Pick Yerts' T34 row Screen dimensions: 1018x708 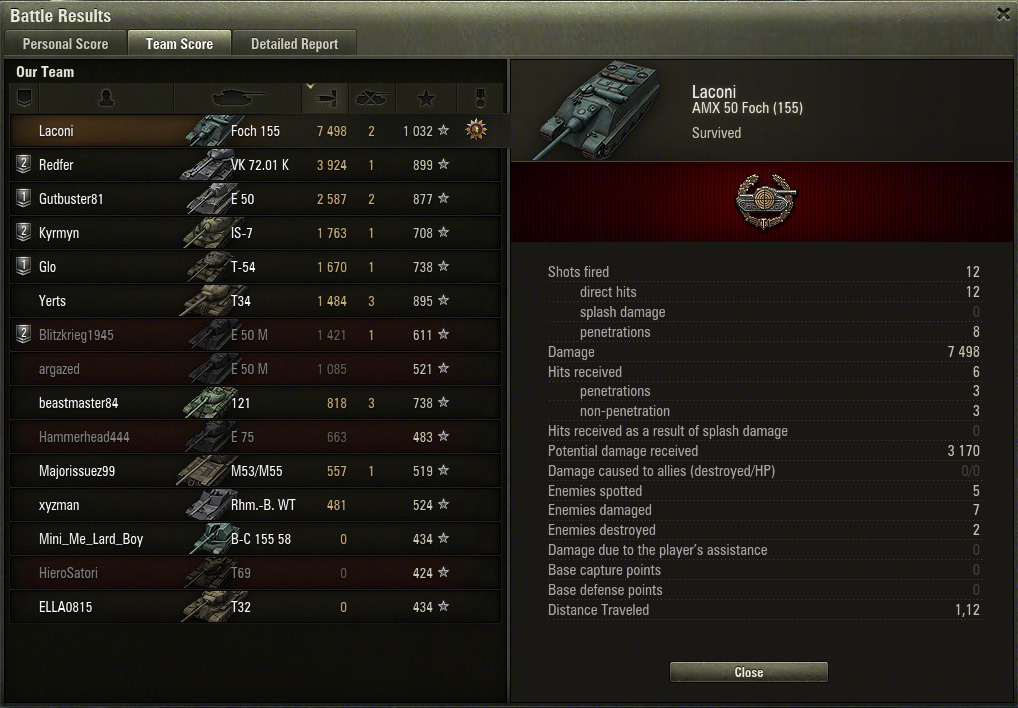click(x=255, y=301)
